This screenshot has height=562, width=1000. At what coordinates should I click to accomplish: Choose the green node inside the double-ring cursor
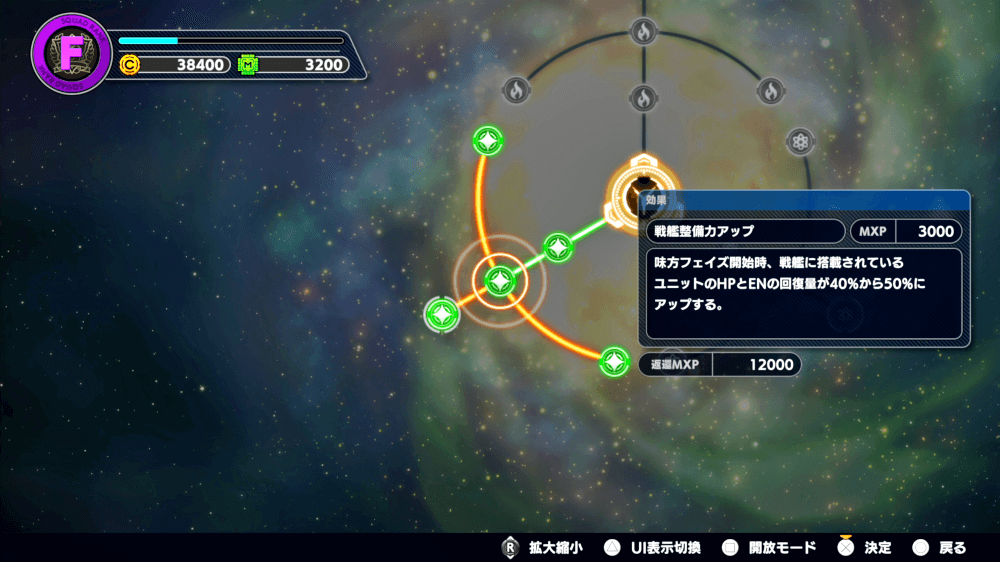click(498, 281)
